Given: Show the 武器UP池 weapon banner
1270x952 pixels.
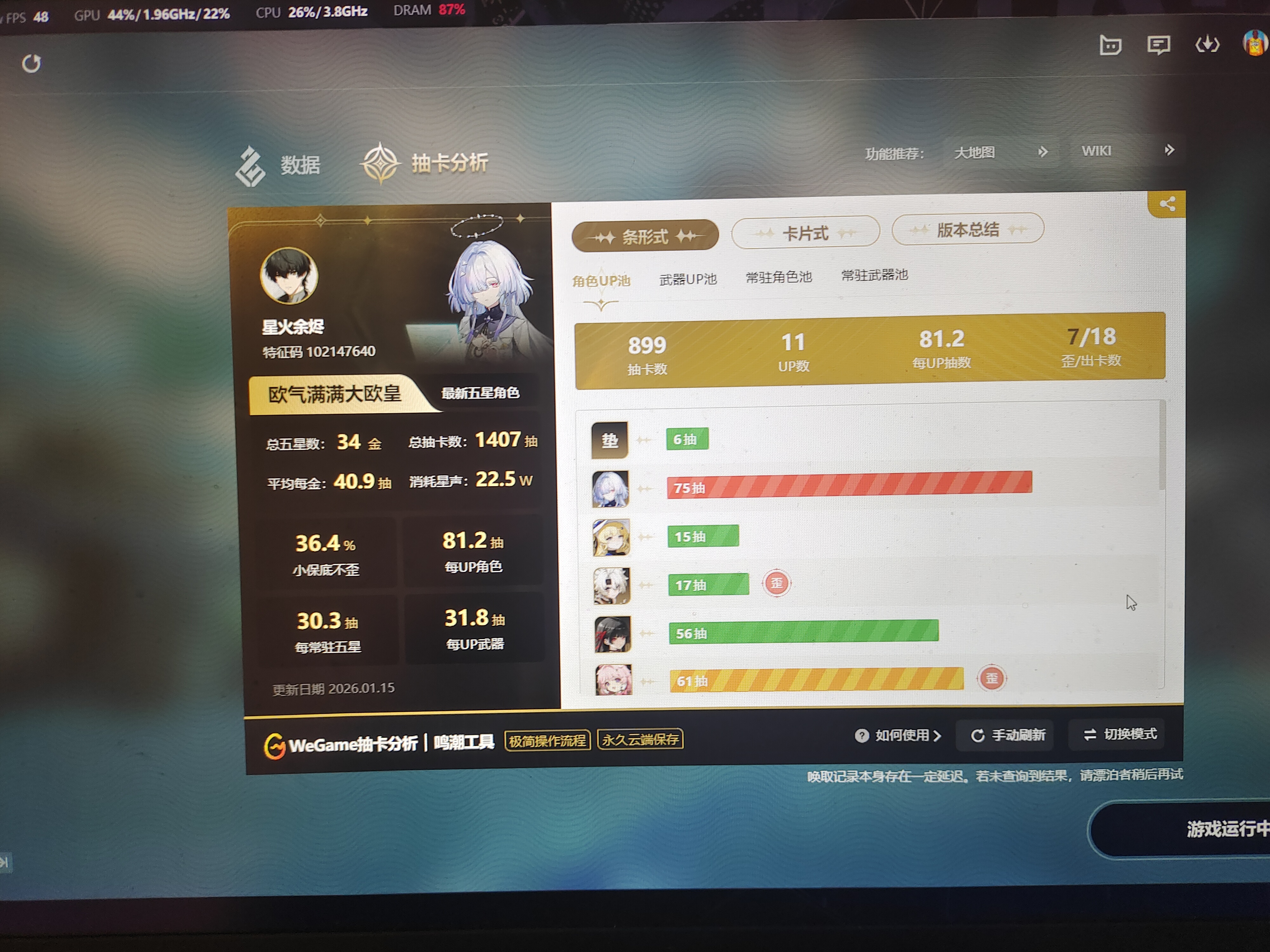Looking at the screenshot, I should pos(688,279).
